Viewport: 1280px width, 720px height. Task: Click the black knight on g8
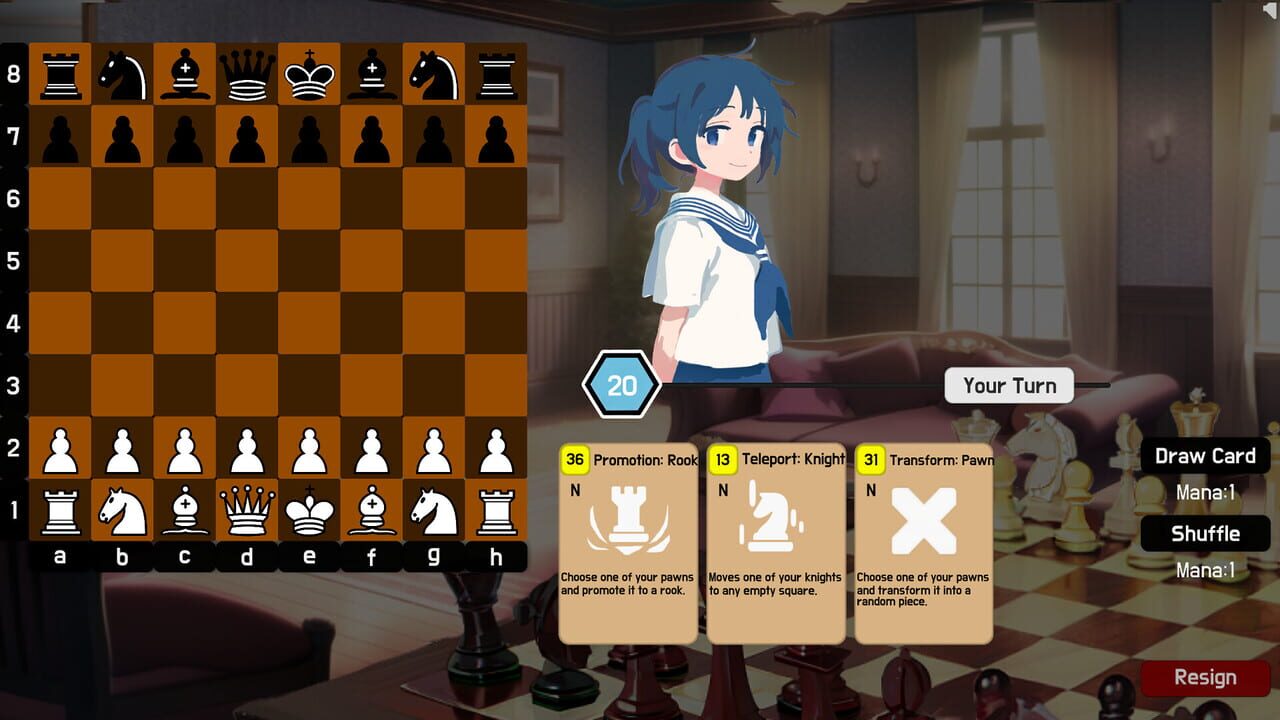coord(435,72)
